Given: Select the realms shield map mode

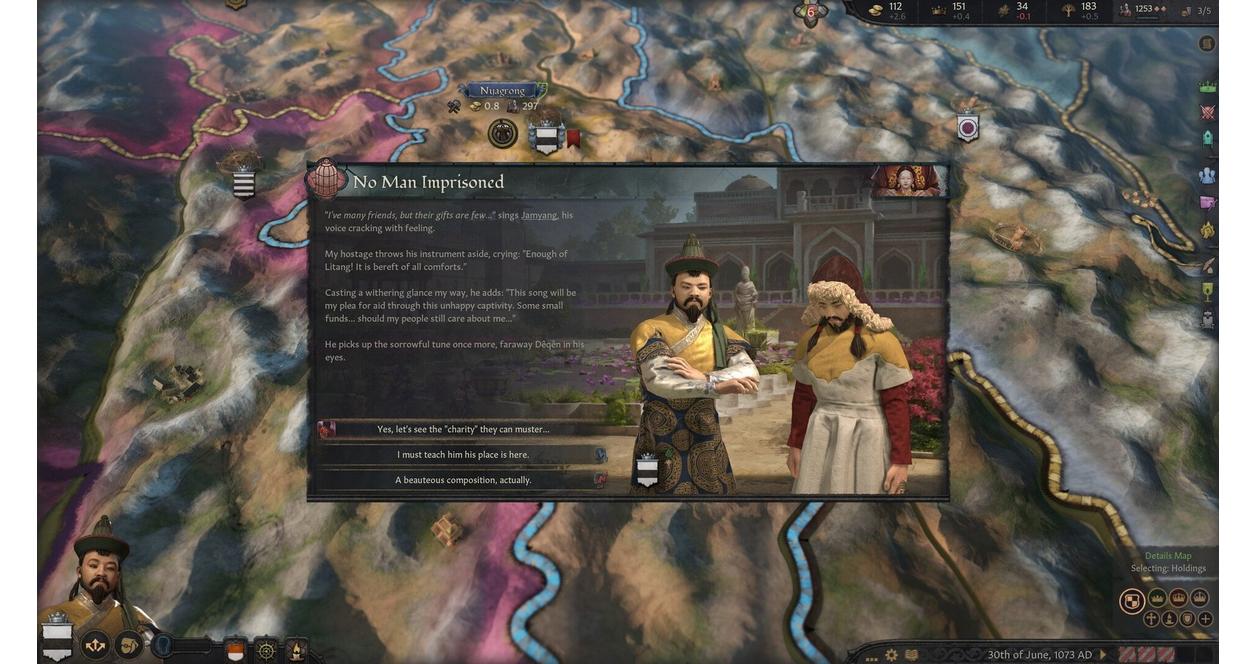Looking at the screenshot, I should click(x=1131, y=600).
